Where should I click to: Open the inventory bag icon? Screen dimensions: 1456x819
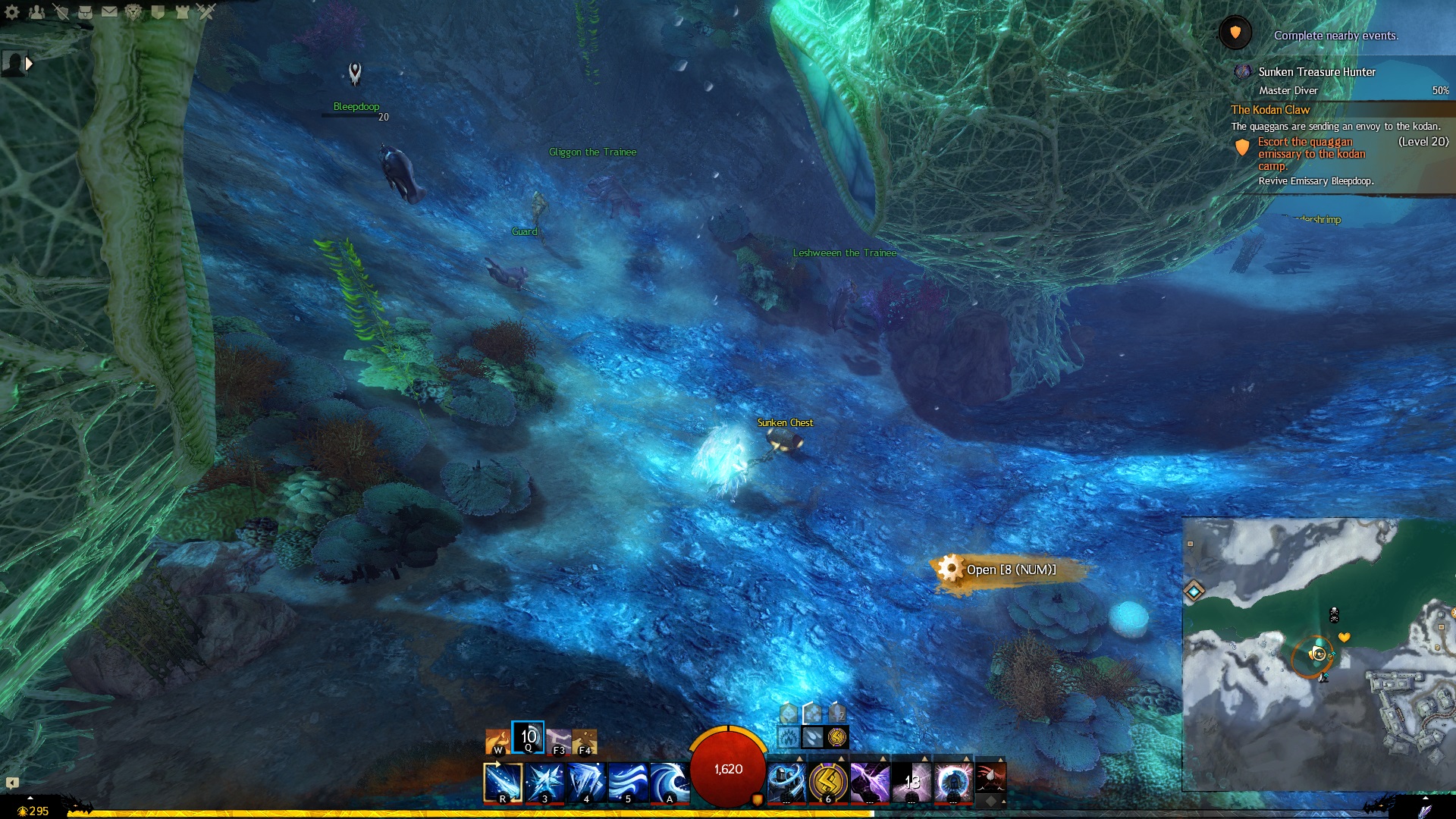pos(85,11)
